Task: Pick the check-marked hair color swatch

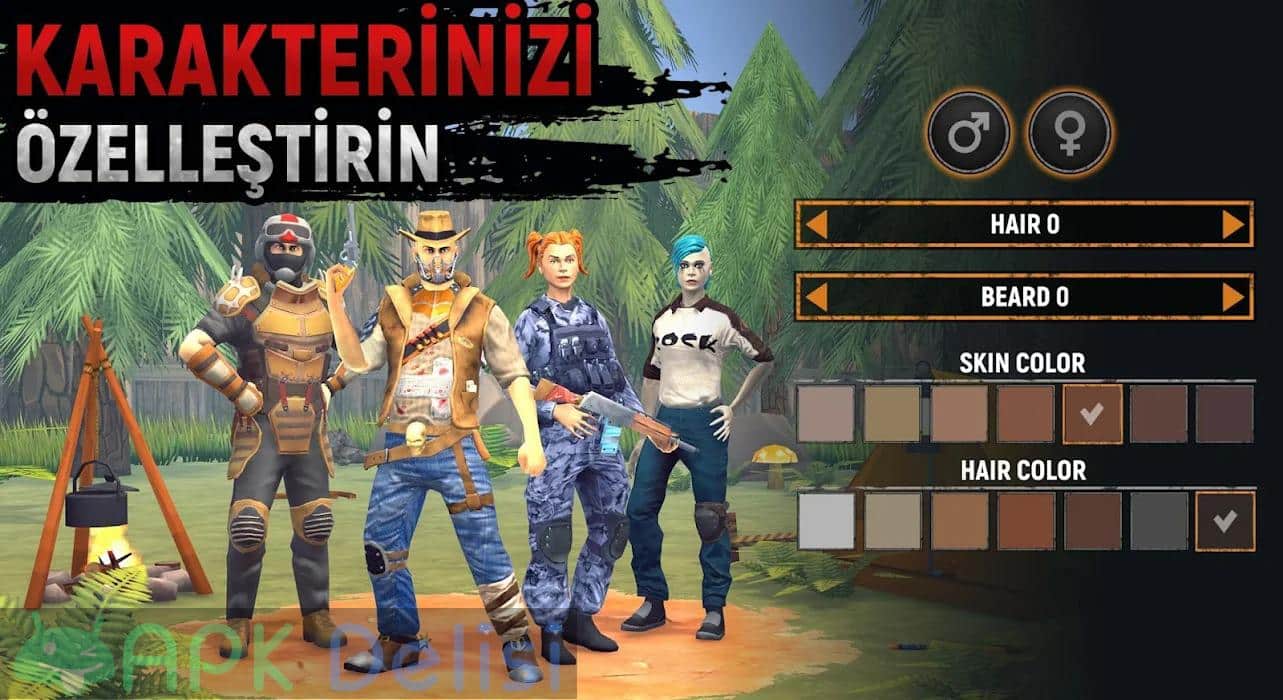Action: pos(1225,521)
